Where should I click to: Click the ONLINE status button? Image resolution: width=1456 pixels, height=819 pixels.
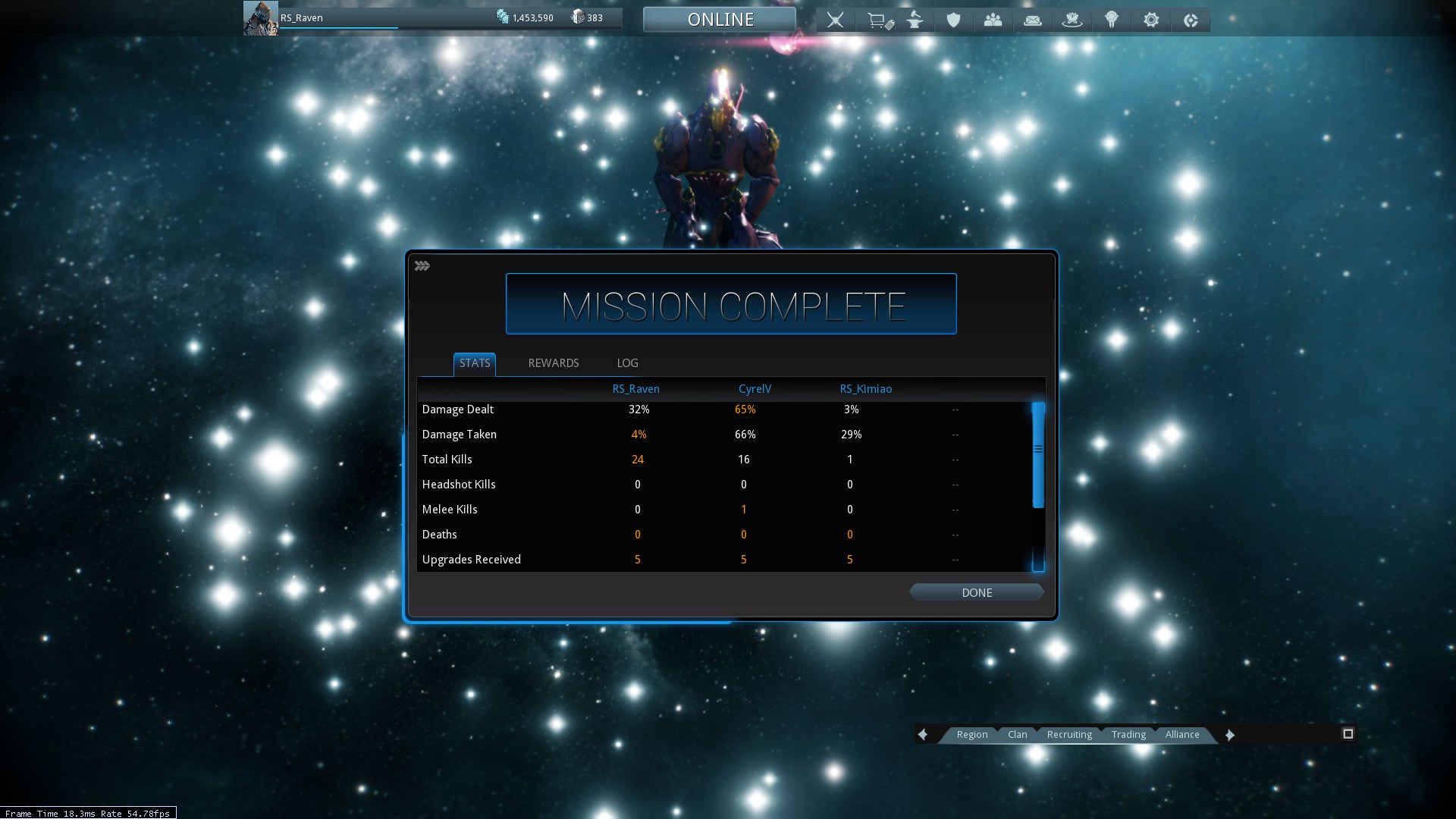(x=720, y=20)
